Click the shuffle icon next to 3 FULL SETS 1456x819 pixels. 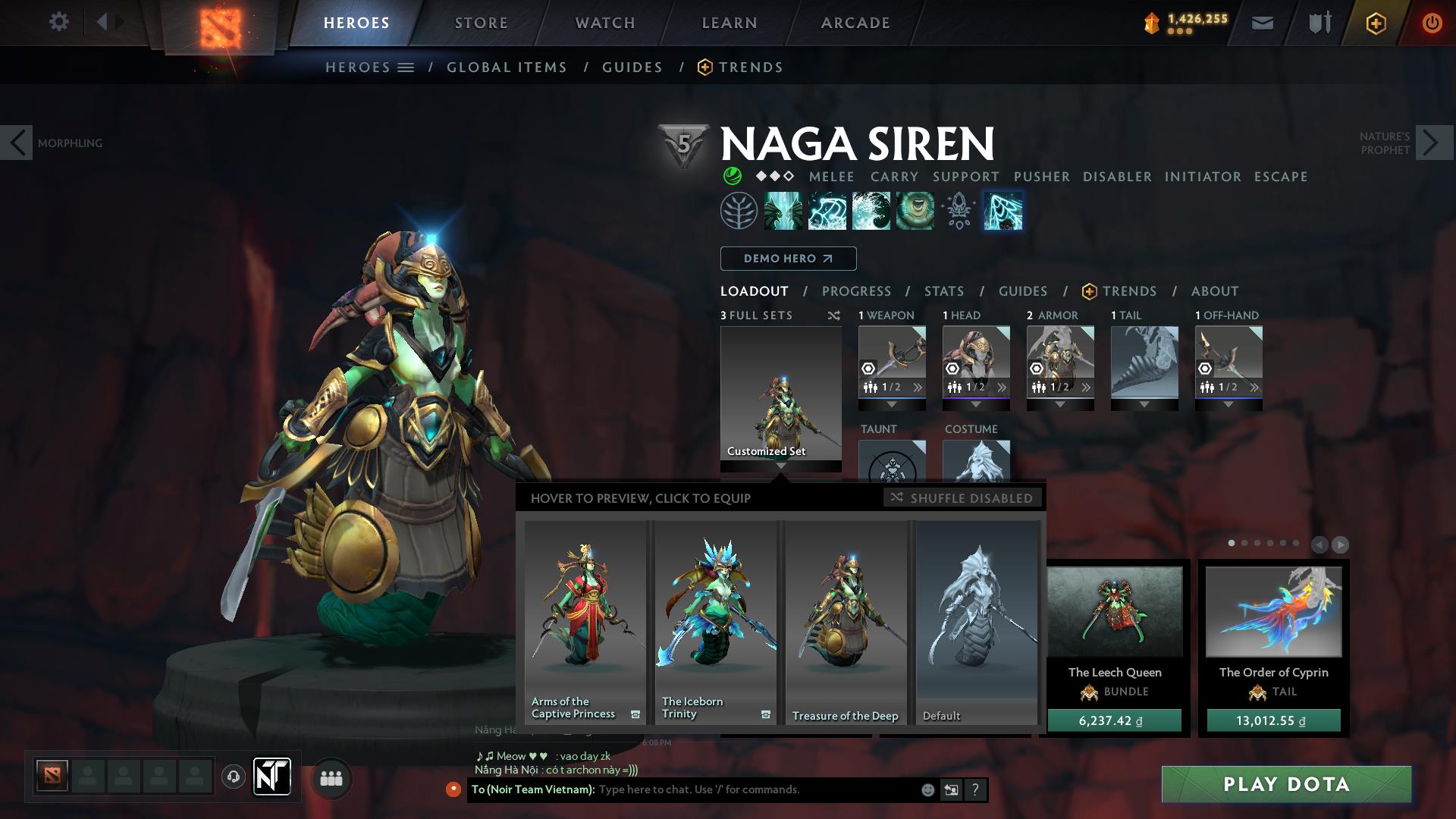(x=834, y=315)
